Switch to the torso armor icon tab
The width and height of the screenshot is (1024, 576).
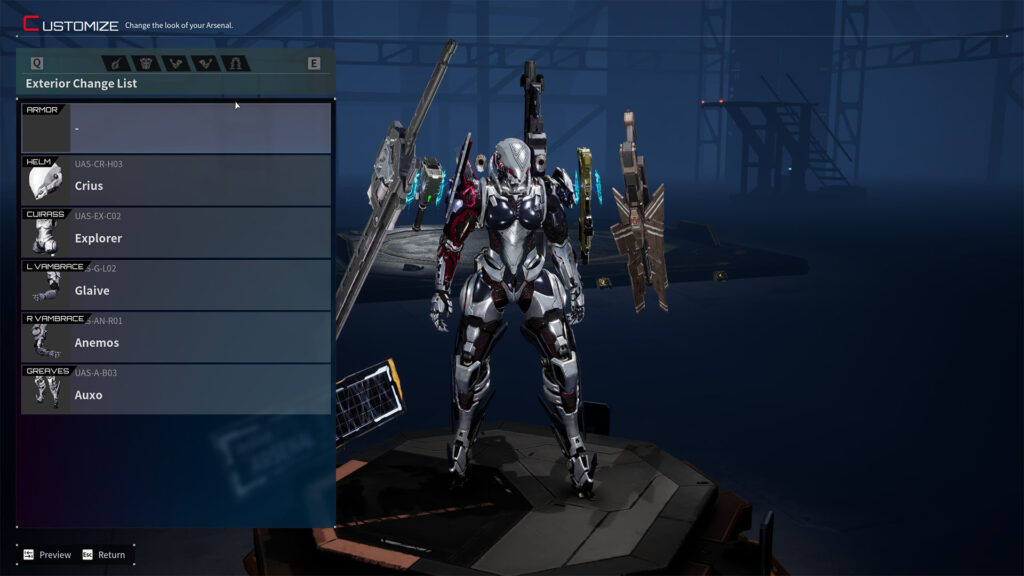point(147,63)
